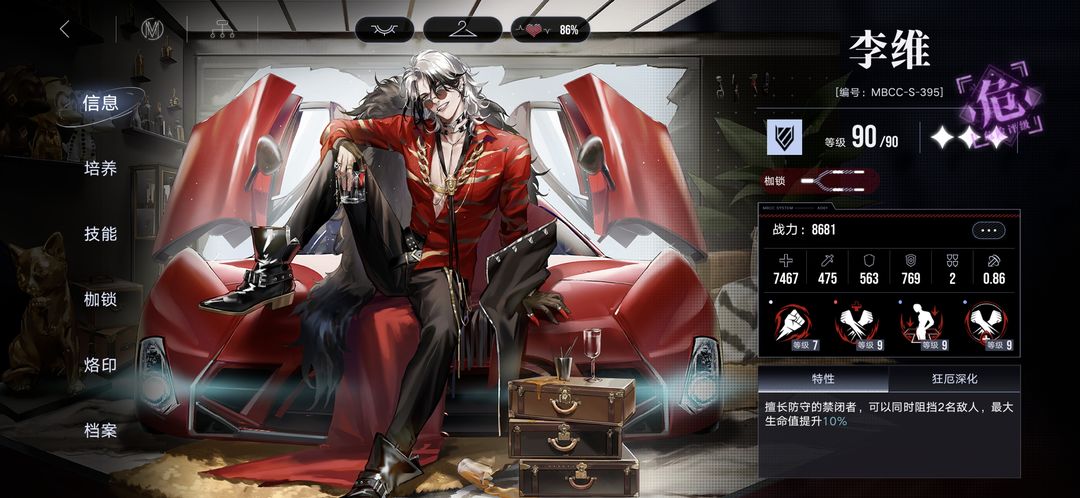1080x498 pixels.
Task: Toggle the eye hide-interface button
Action: click(x=384, y=29)
